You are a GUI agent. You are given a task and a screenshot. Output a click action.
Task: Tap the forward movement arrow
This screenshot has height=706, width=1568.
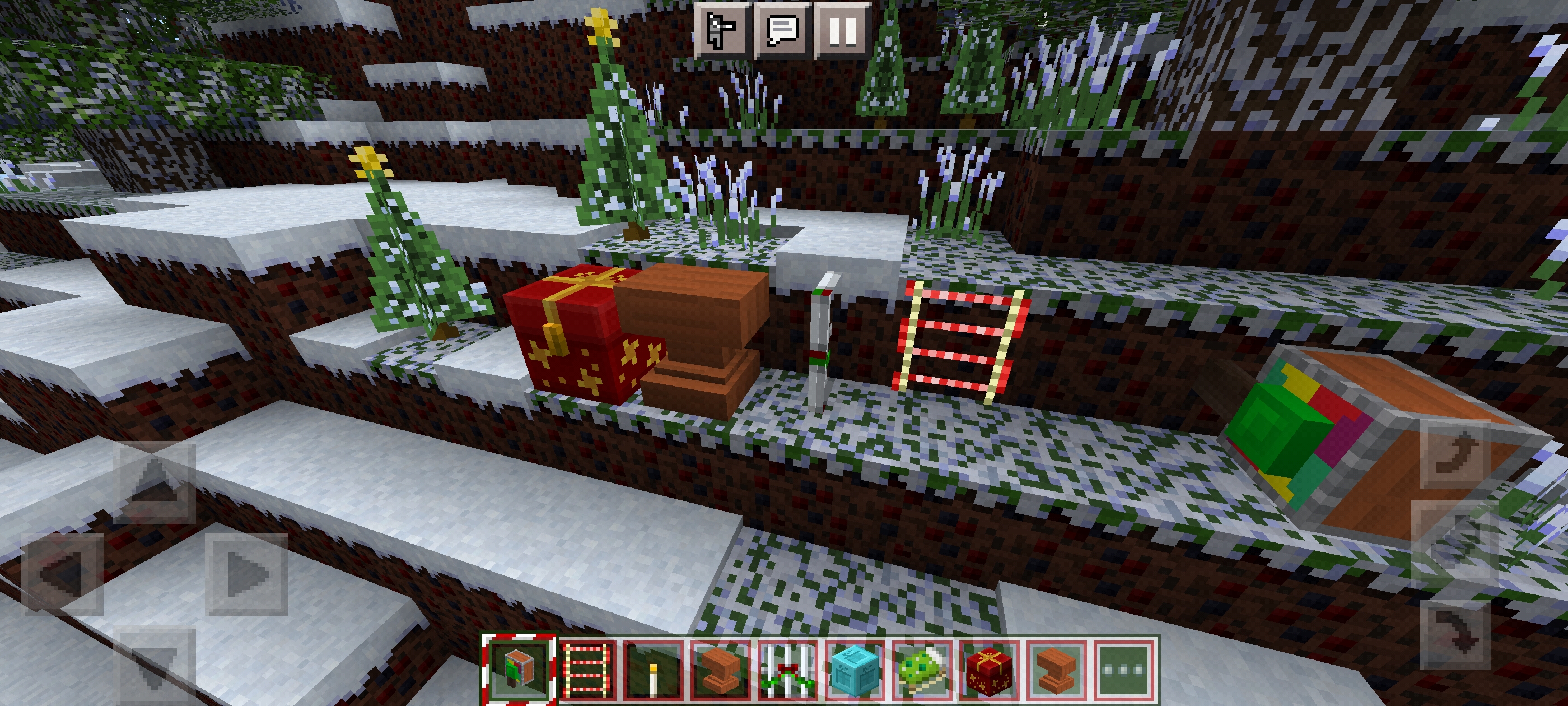pos(155,482)
